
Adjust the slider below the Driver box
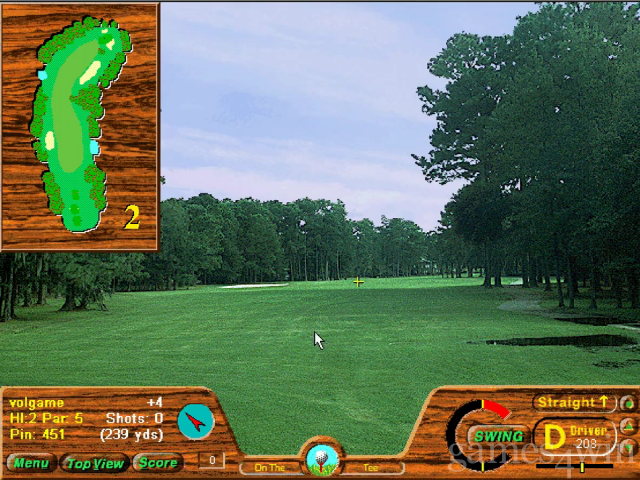[582, 466]
